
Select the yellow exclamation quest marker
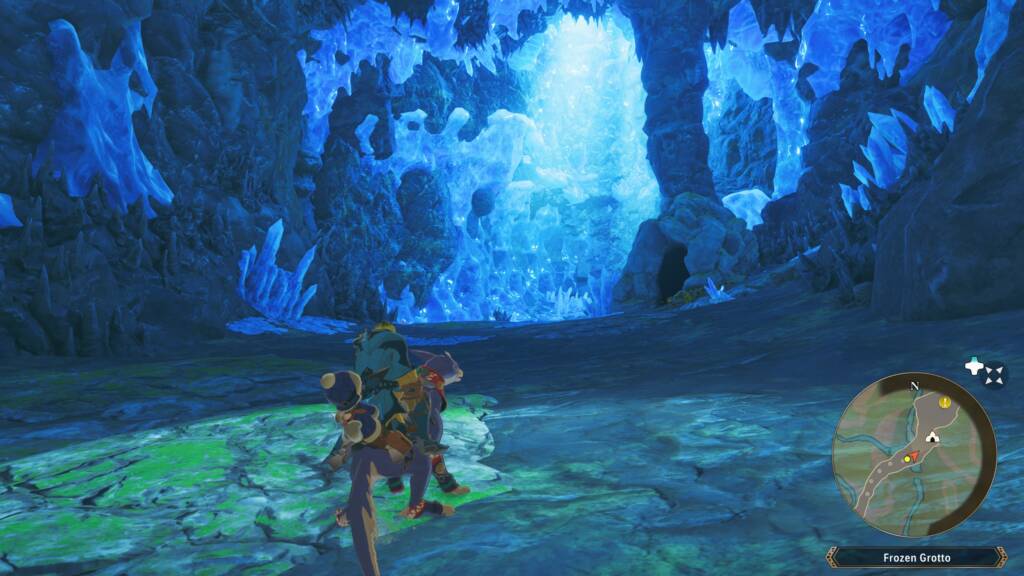945,402
